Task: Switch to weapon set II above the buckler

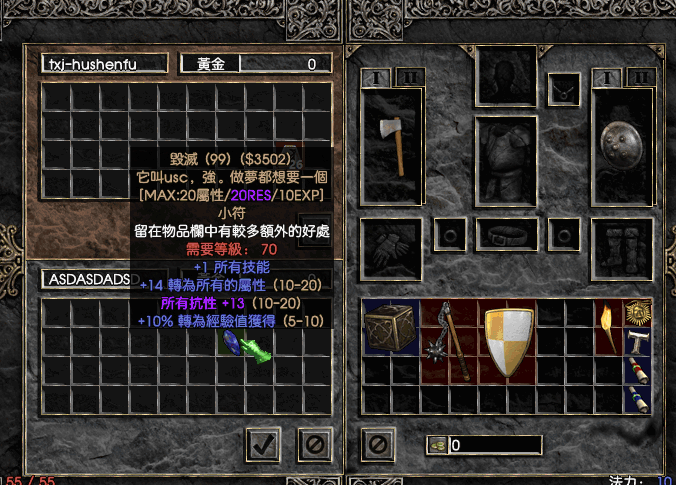Action: [639, 77]
